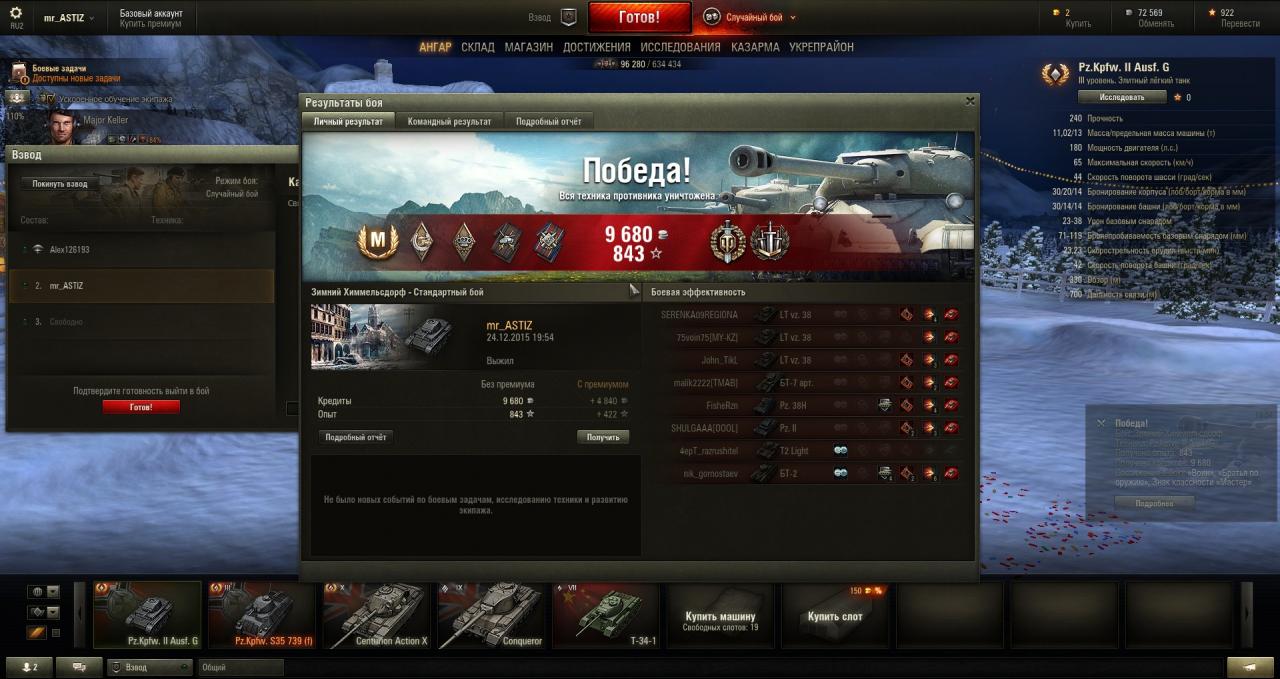The image size is (1280, 679).
Task: Open the УКРЕПРАЙОН menu
Action: [x=821, y=47]
